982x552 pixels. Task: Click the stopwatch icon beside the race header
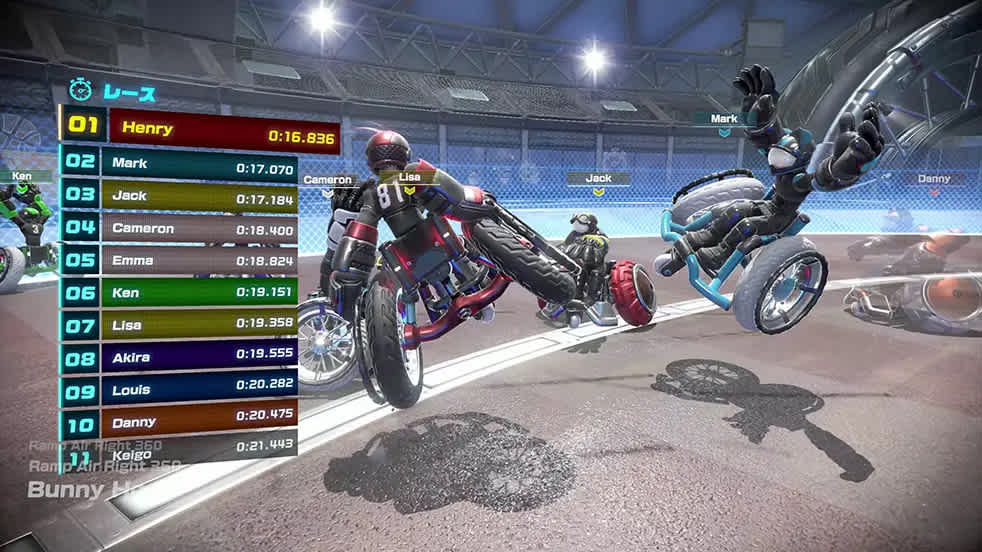point(80,91)
